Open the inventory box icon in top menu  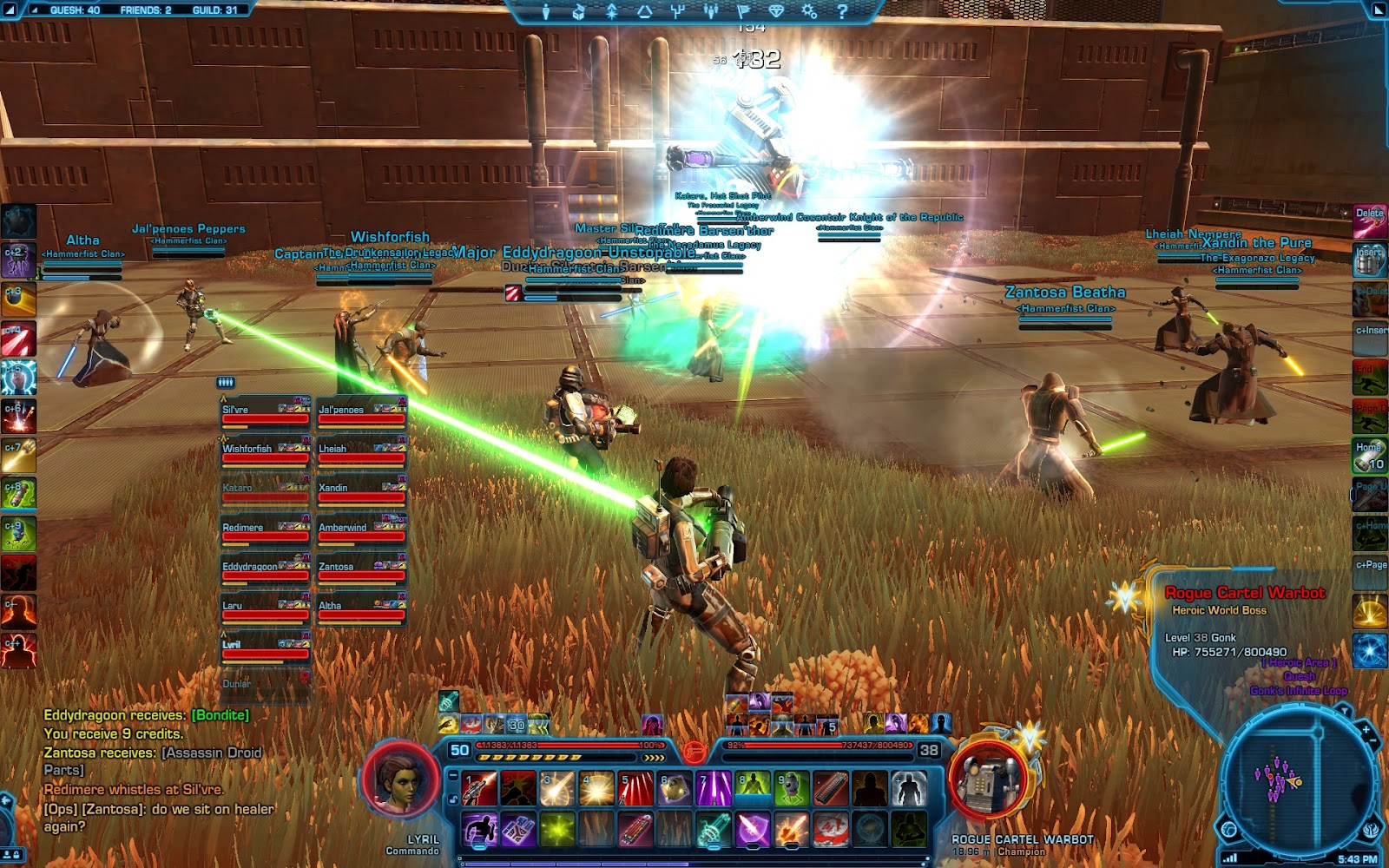pos(579,11)
